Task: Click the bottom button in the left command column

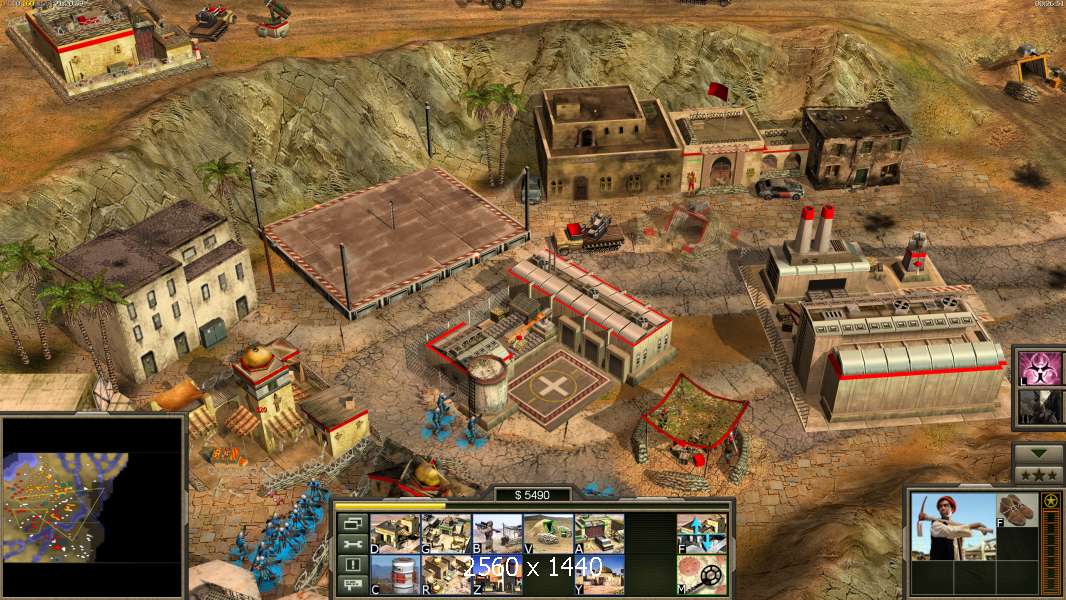Action: [x=351, y=585]
